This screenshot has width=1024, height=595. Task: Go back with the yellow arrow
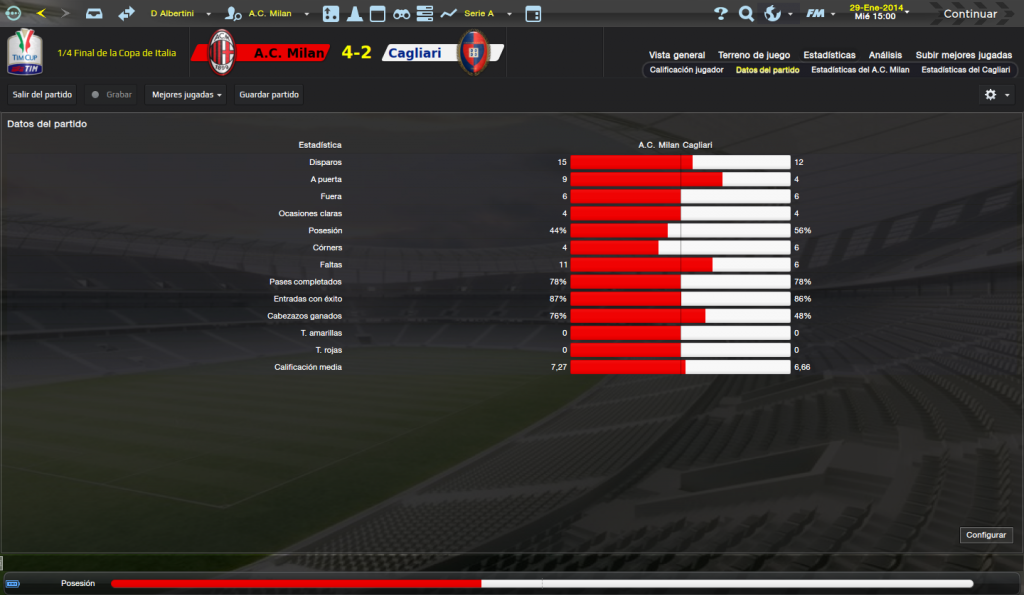41,14
